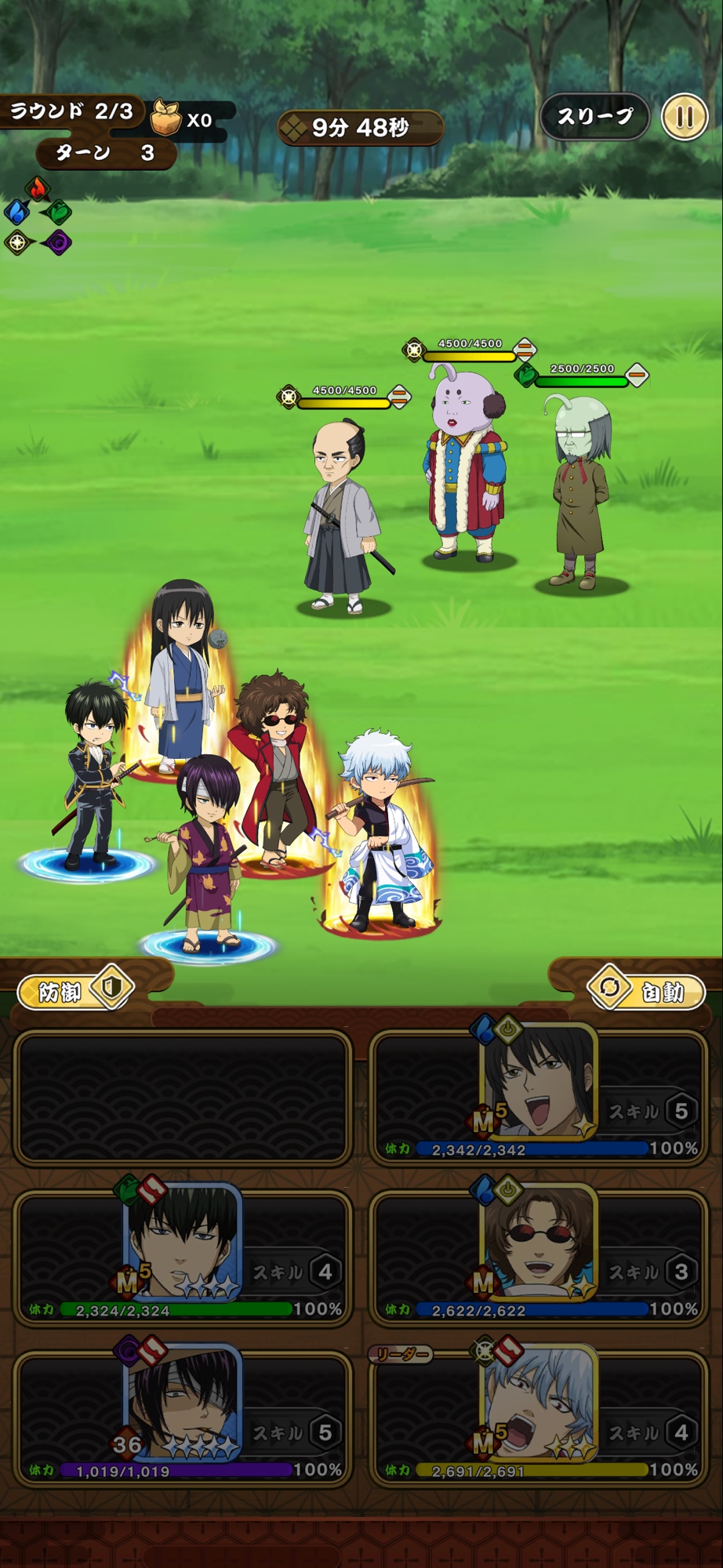Pause the battle with the pause button
This screenshot has height=1568, width=723.
pos(685,118)
